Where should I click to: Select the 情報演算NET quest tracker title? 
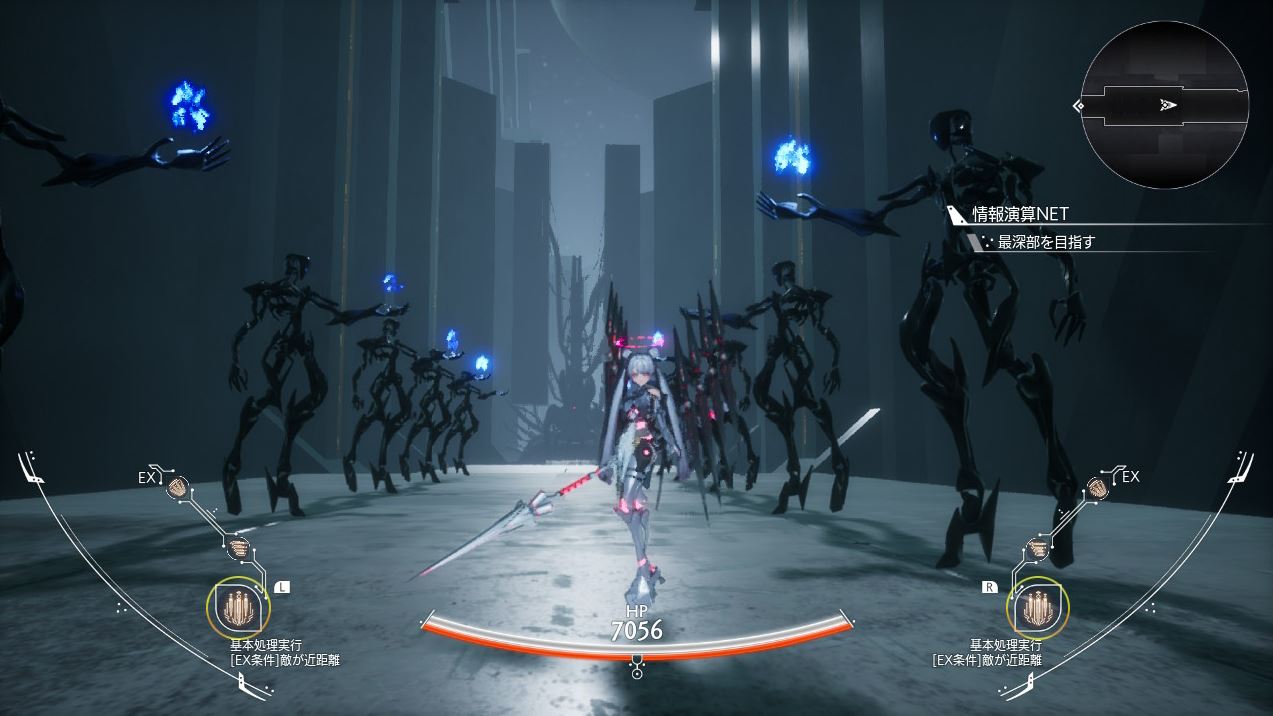pos(1020,214)
